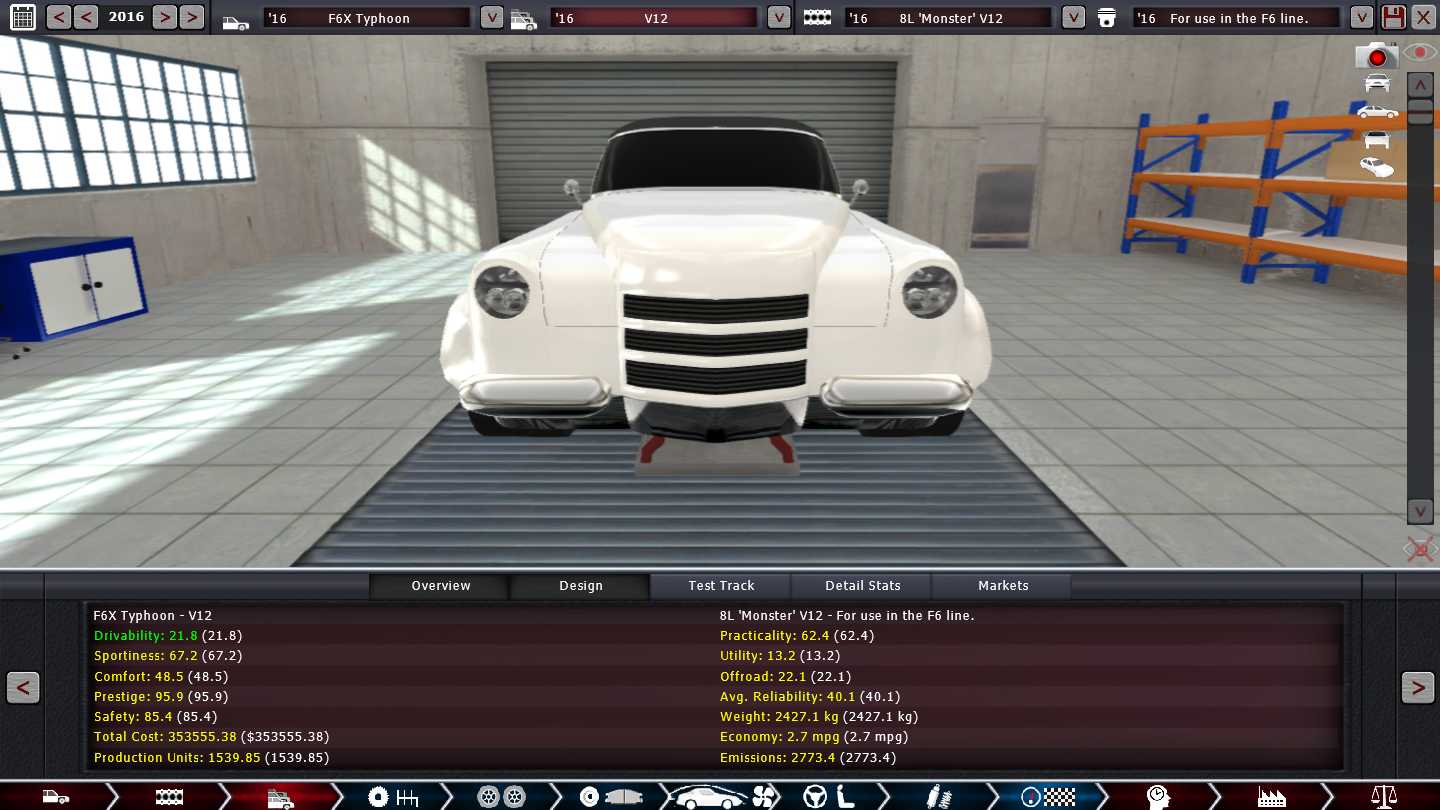Open the balance scales step

click(1384, 797)
